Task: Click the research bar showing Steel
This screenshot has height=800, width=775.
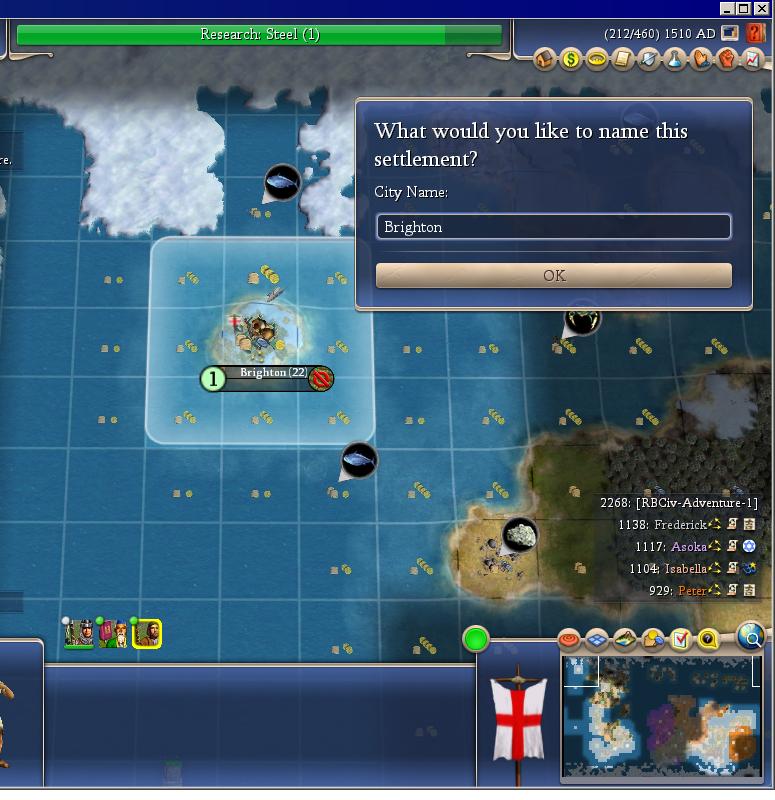Action: [x=259, y=35]
